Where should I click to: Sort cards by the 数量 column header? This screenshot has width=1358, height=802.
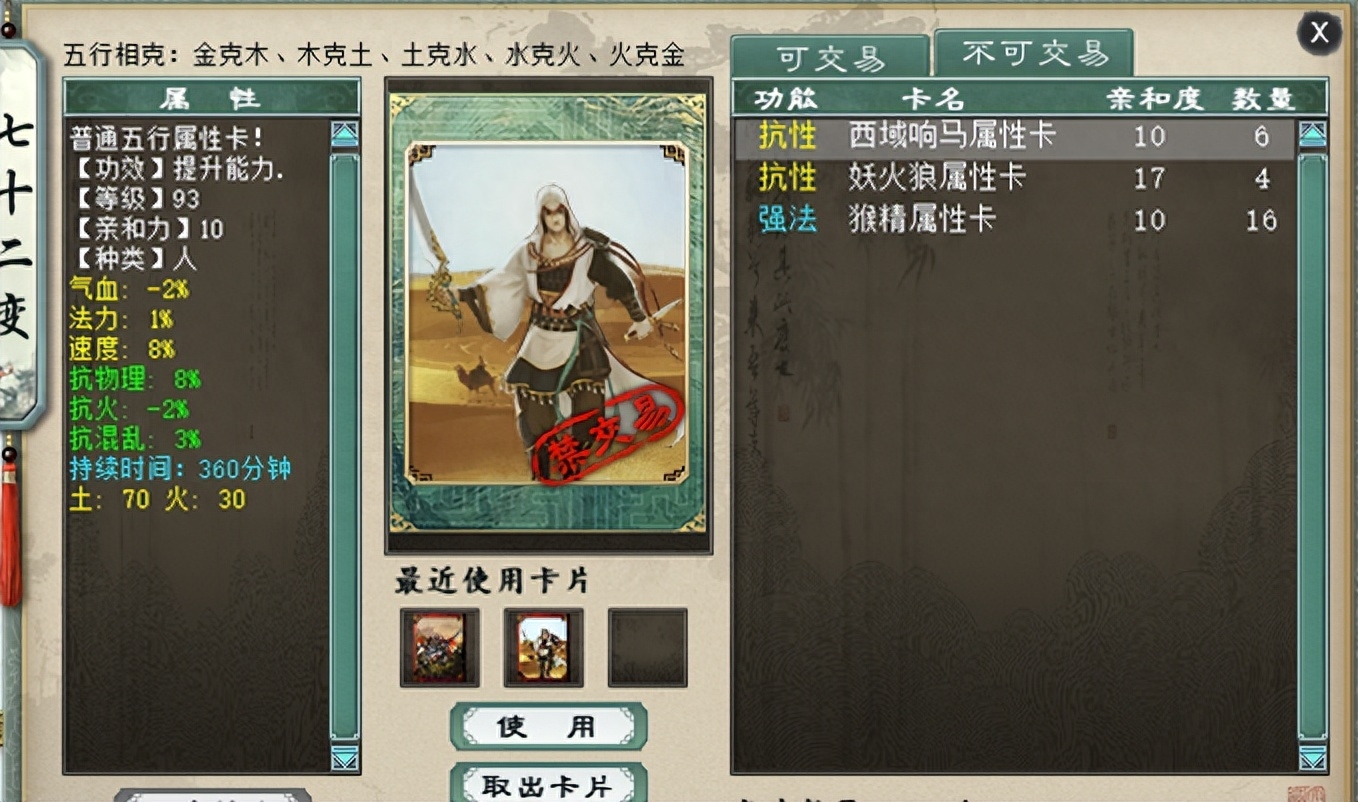click(1264, 98)
